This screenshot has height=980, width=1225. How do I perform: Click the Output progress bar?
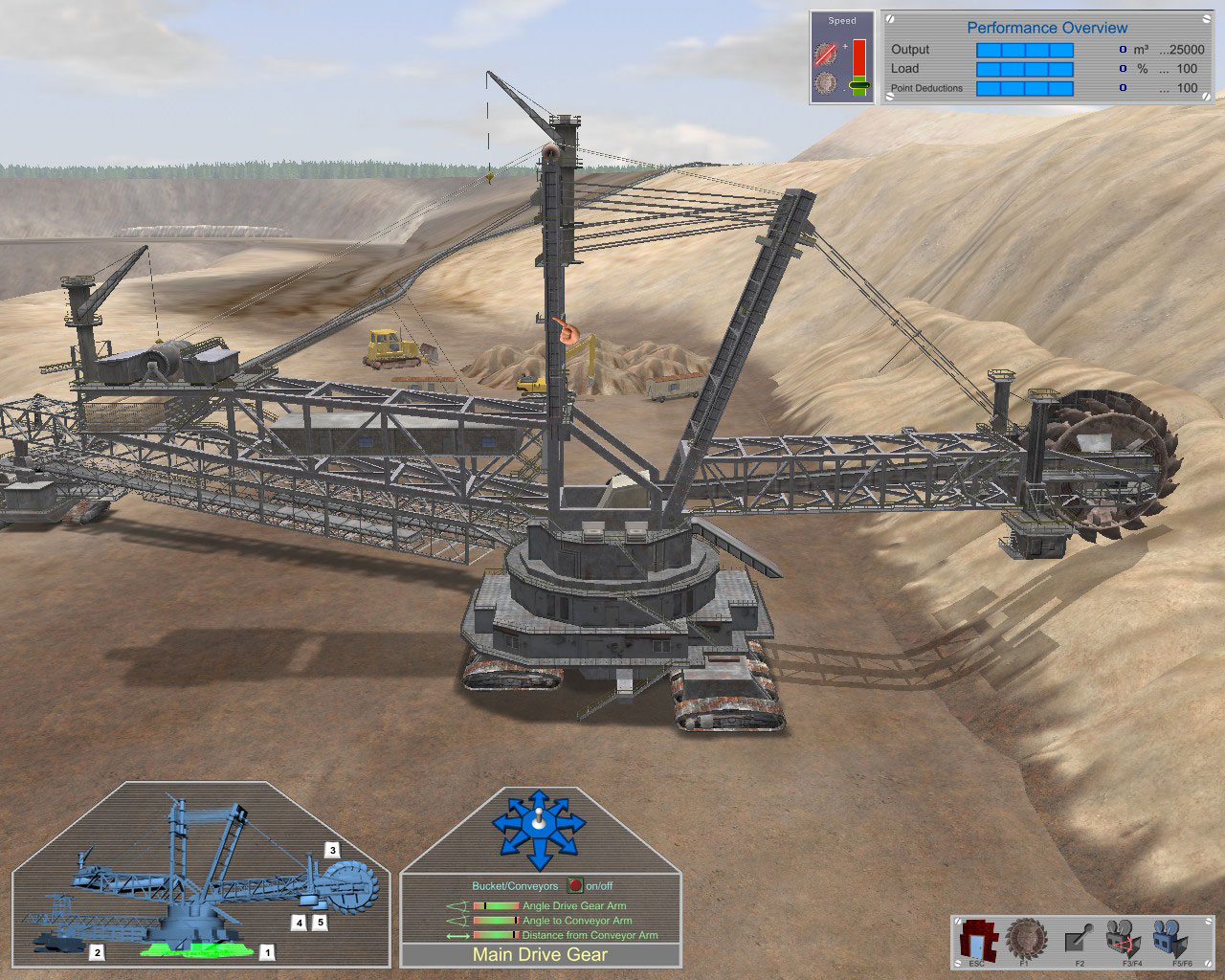coord(1024,49)
